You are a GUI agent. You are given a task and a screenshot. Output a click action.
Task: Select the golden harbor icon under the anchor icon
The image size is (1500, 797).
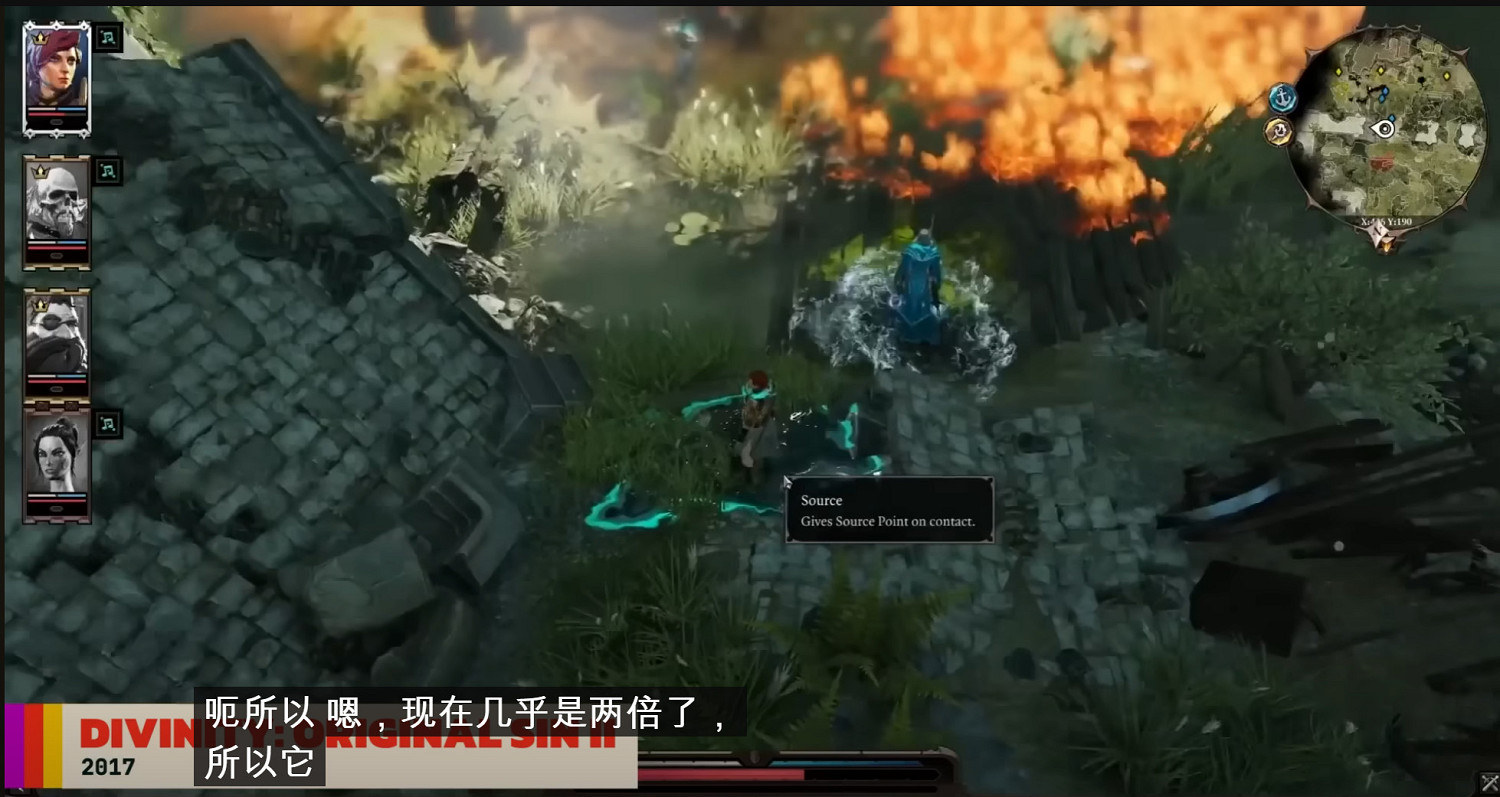tap(1279, 132)
